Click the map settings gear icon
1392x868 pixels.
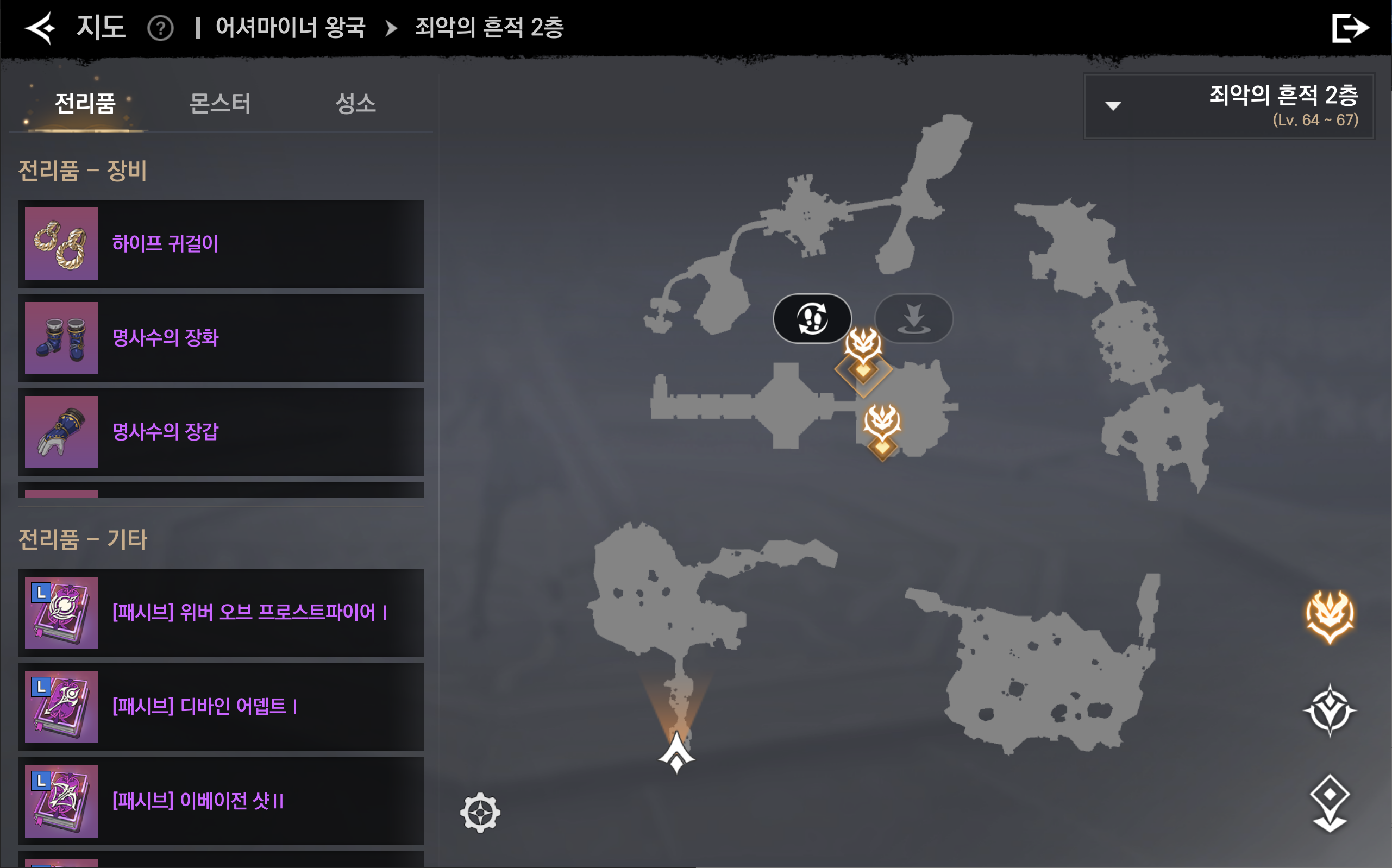coord(480,812)
